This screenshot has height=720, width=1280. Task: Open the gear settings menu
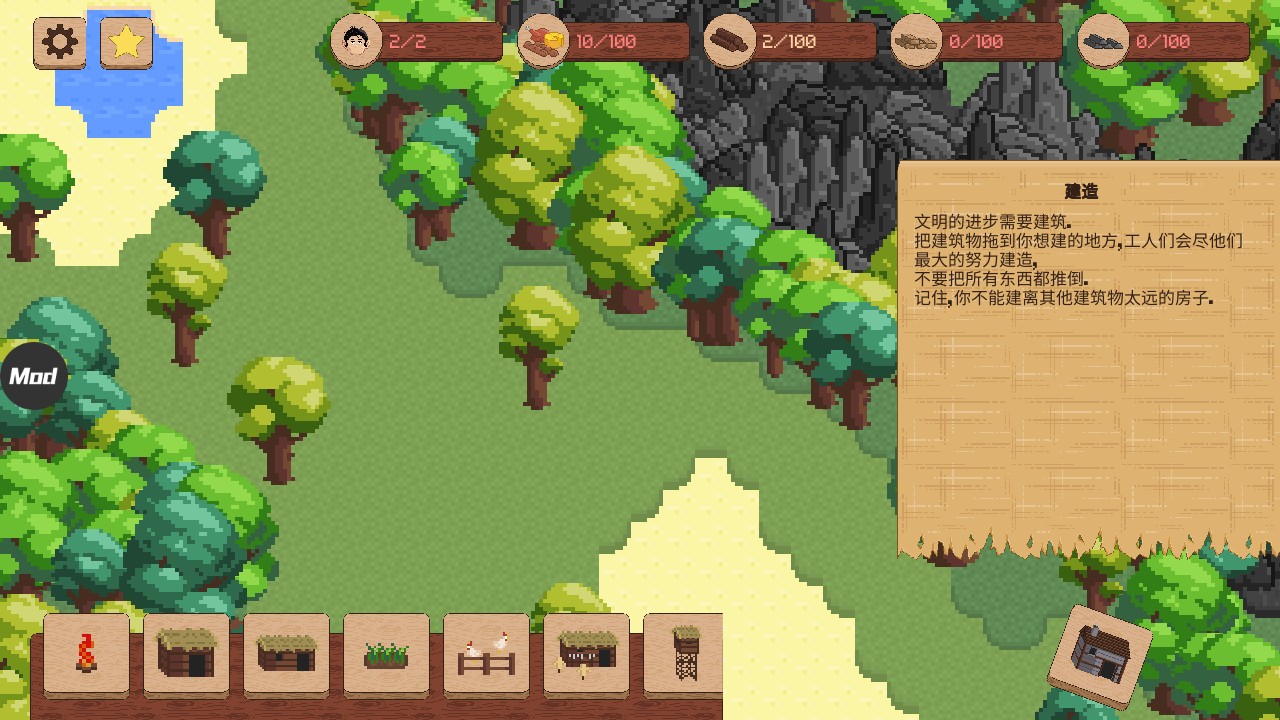tap(60, 43)
